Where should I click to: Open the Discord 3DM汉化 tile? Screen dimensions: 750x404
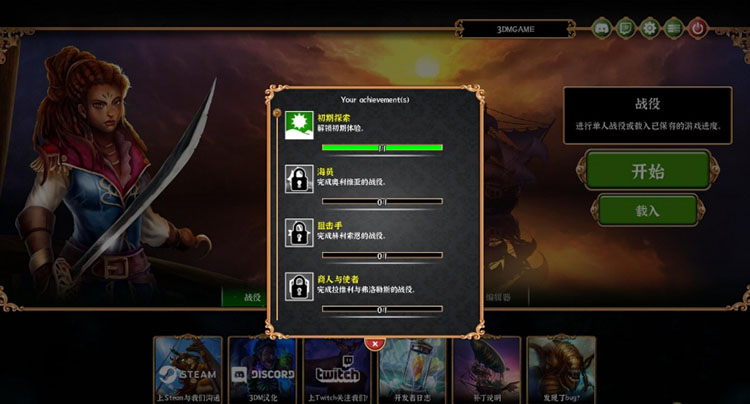coord(263,370)
